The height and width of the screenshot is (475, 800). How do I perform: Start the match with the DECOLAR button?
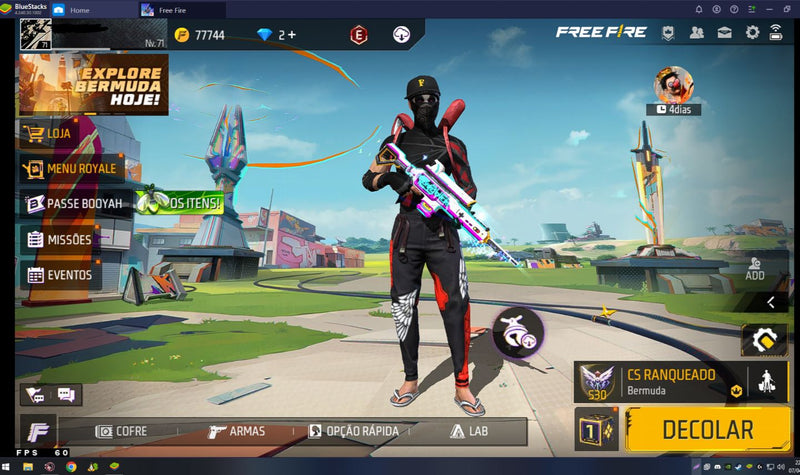tap(706, 430)
